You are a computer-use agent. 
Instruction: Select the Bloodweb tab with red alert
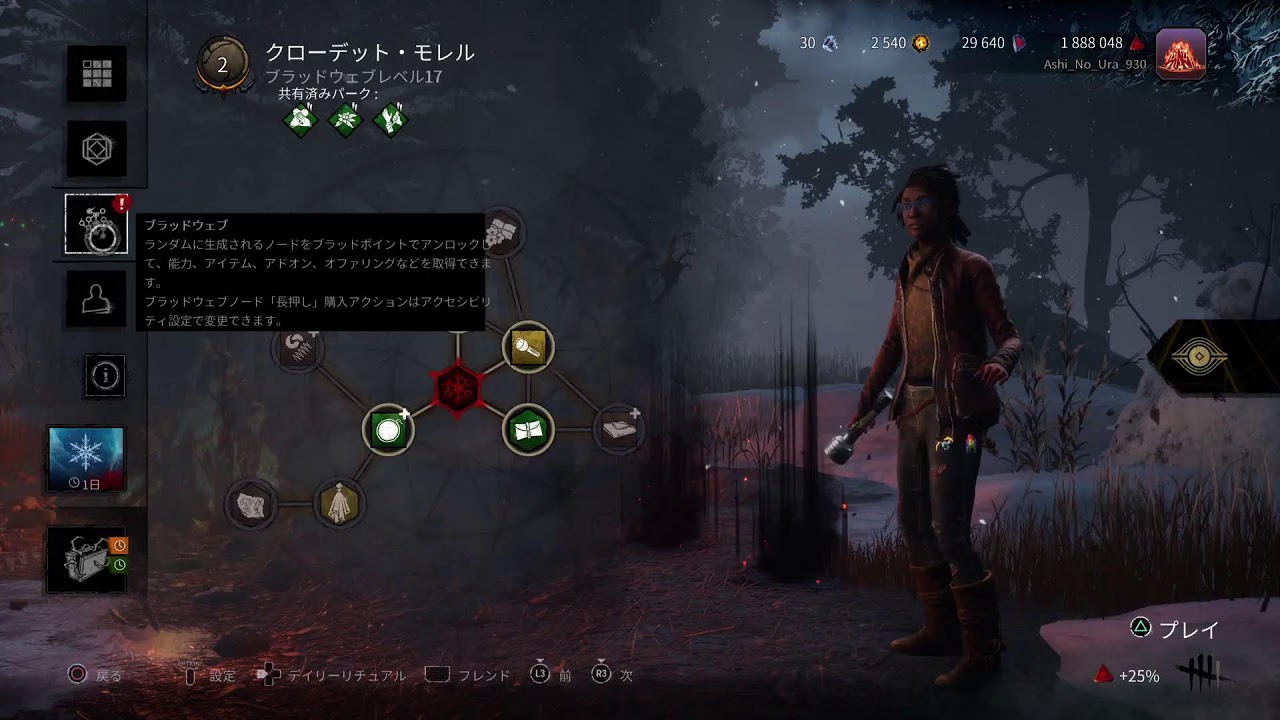coord(97,224)
